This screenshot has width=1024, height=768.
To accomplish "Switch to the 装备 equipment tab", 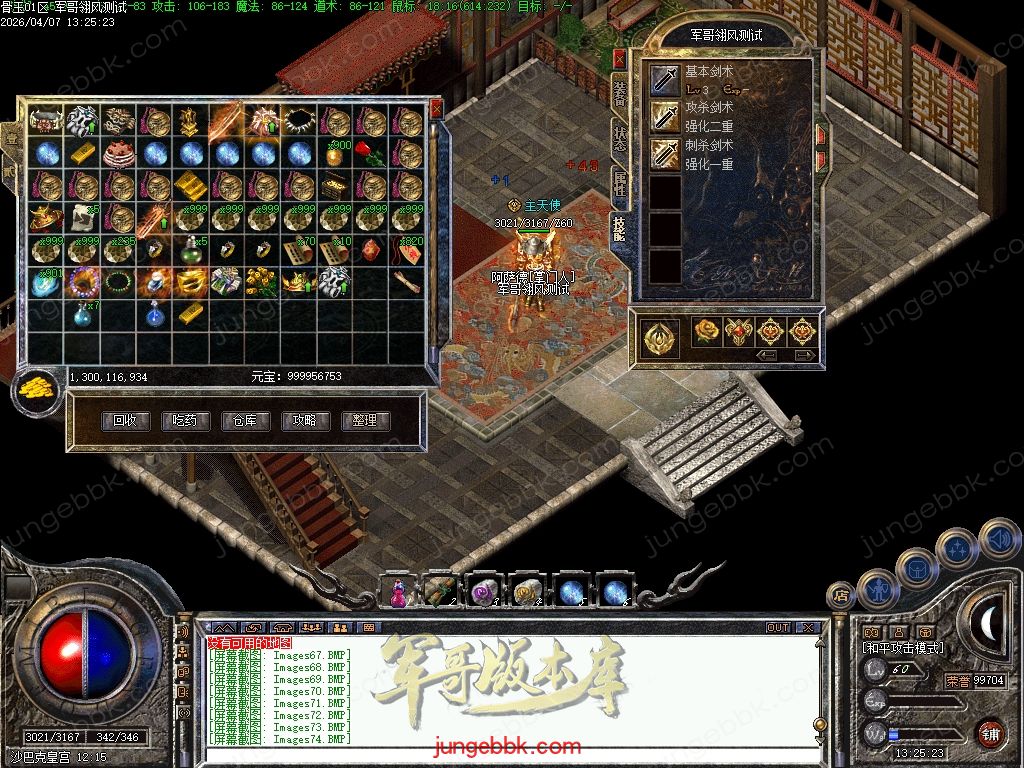I will click(x=620, y=92).
